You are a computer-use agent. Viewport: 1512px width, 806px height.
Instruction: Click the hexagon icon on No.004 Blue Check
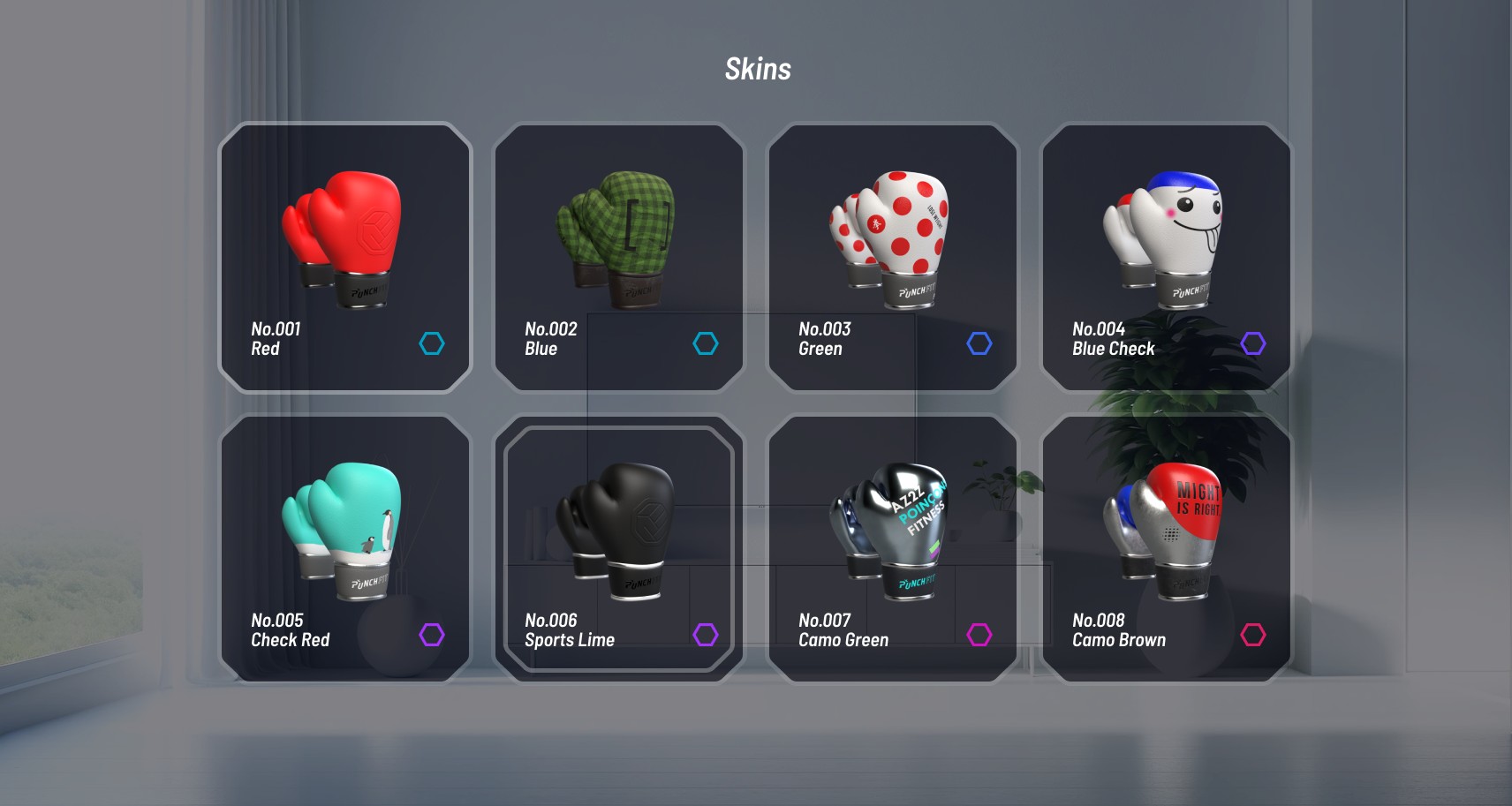coord(1253,343)
